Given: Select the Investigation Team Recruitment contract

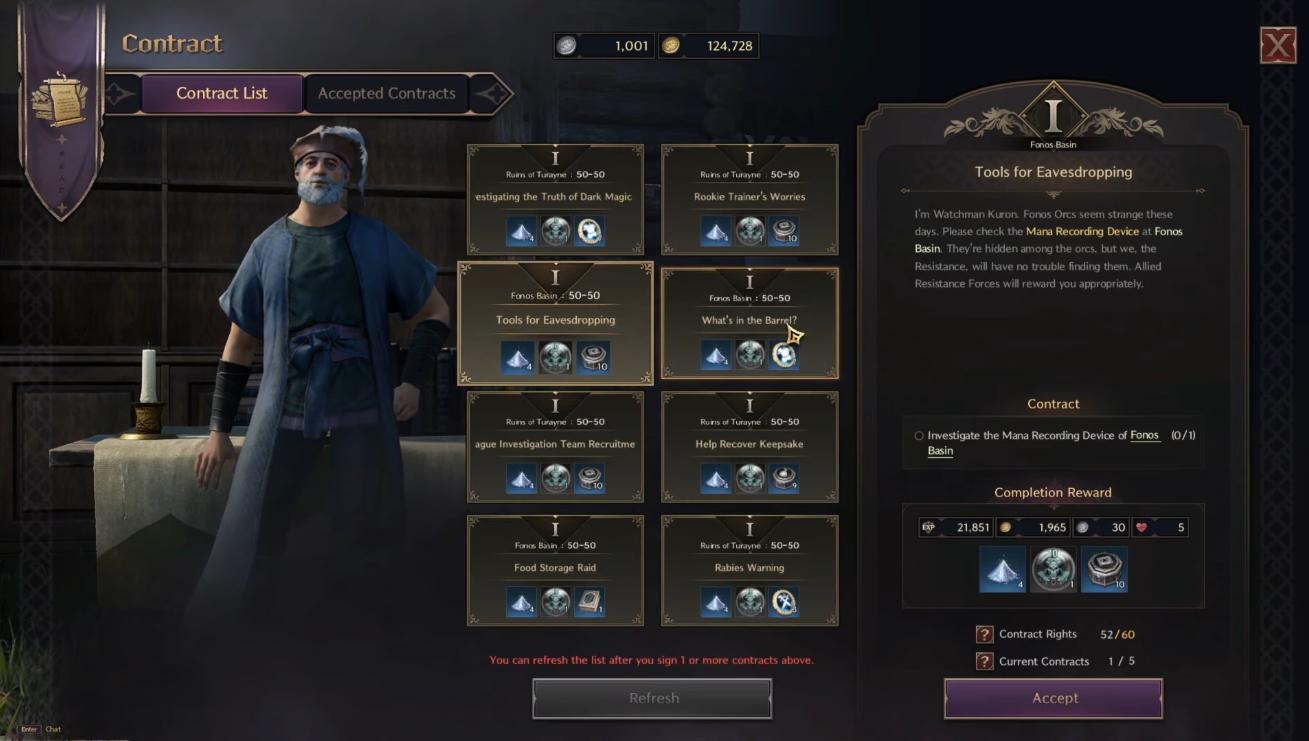Looking at the screenshot, I should (555, 446).
